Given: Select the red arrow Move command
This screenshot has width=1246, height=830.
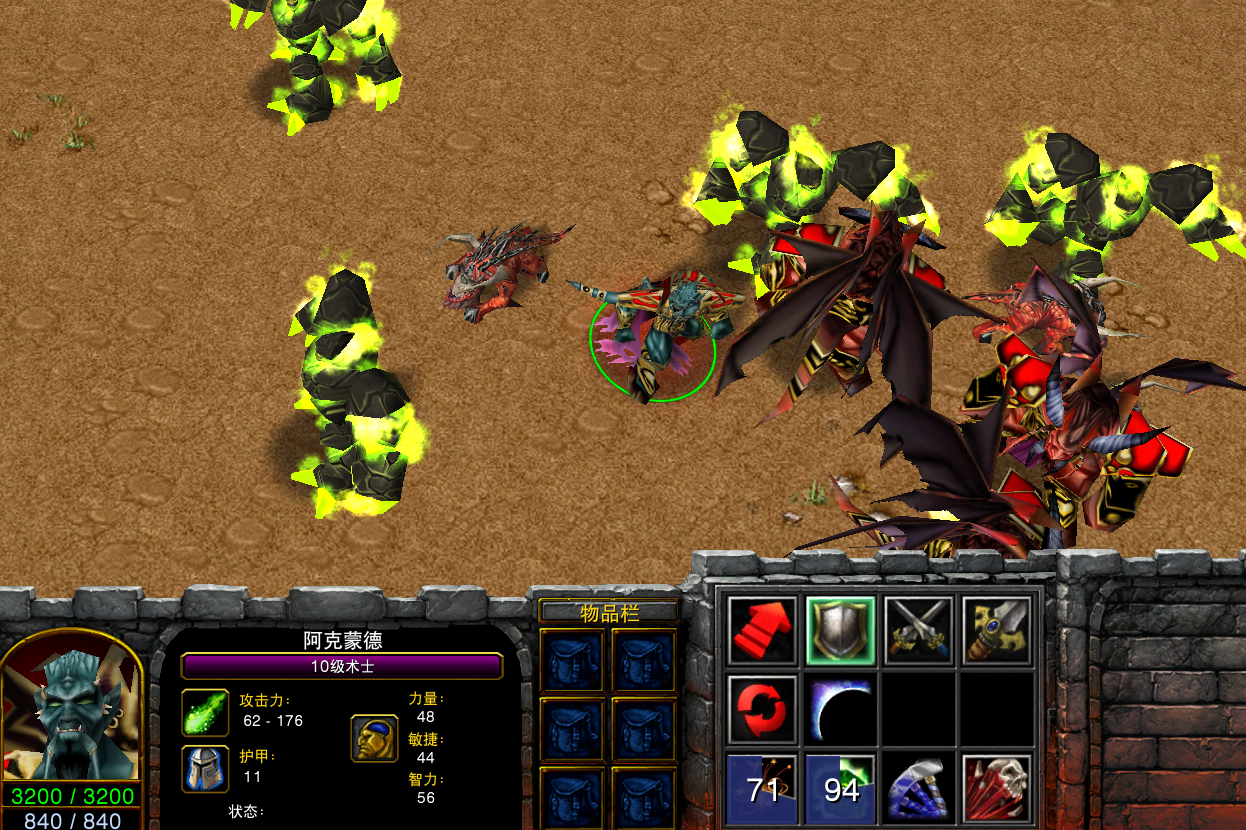Looking at the screenshot, I should [x=763, y=631].
